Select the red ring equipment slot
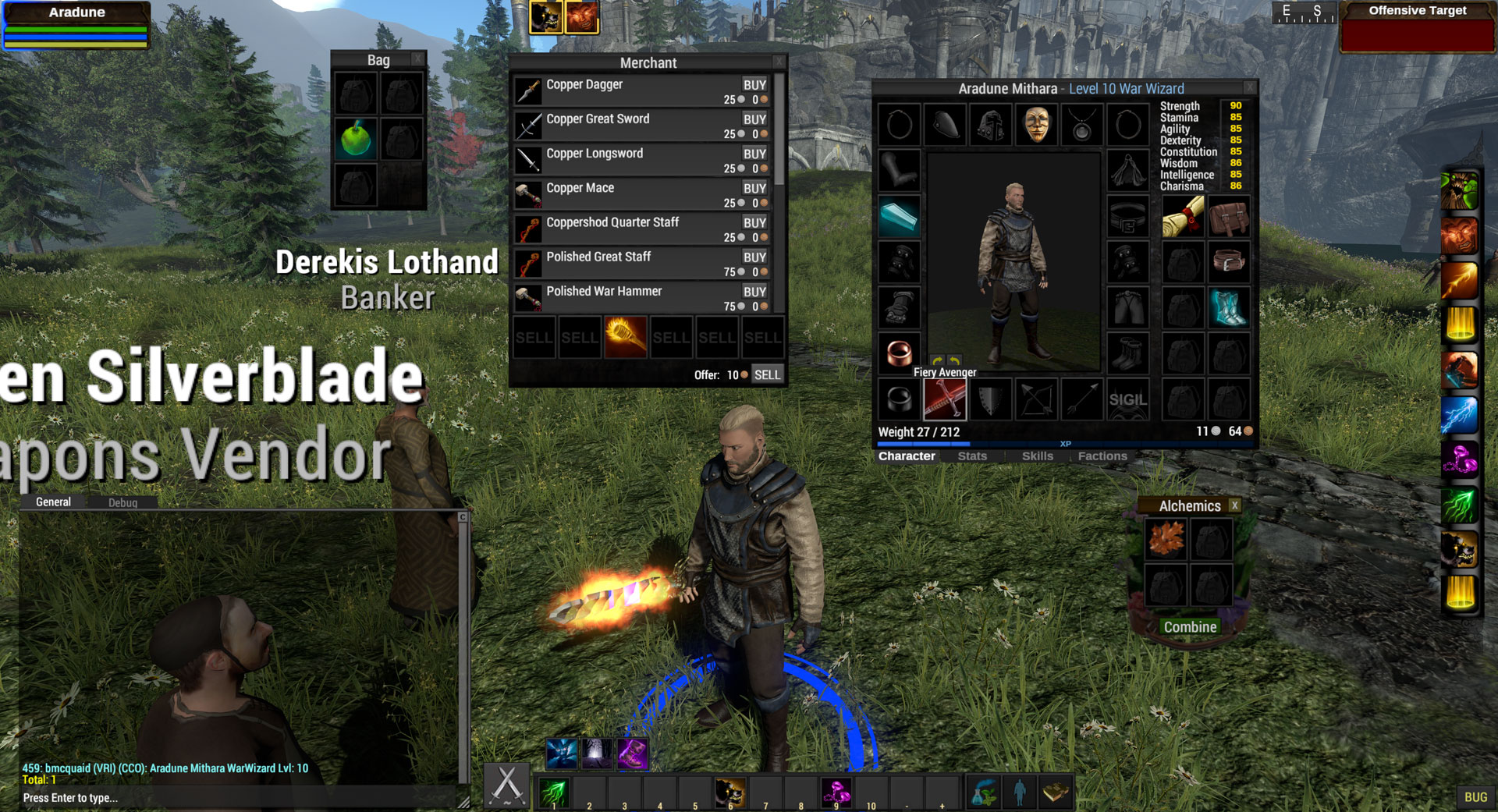1498x812 pixels. point(899,353)
